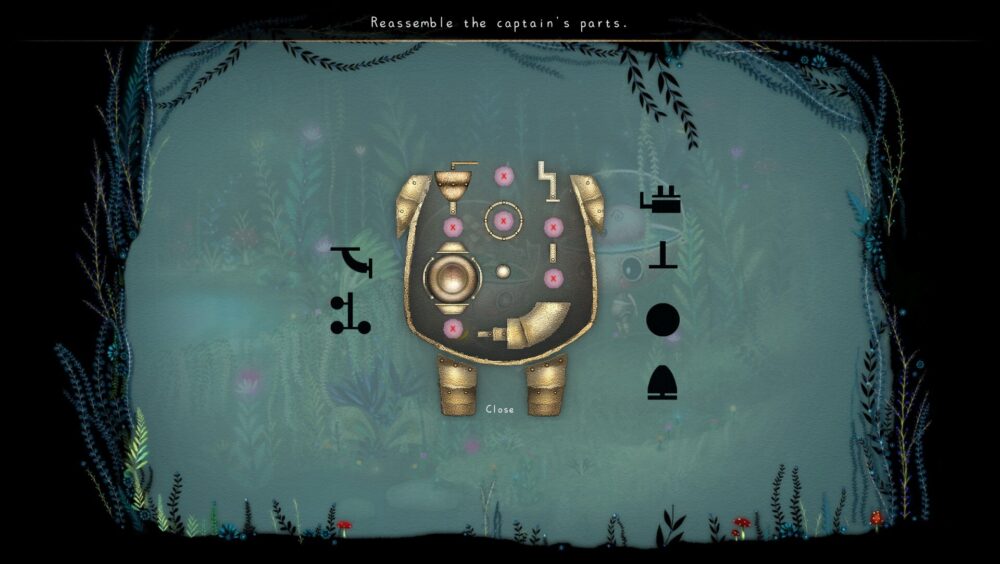Image resolution: width=1000 pixels, height=564 pixels.
Task: Click the pink slot inside the brass ring
Action: tap(503, 220)
